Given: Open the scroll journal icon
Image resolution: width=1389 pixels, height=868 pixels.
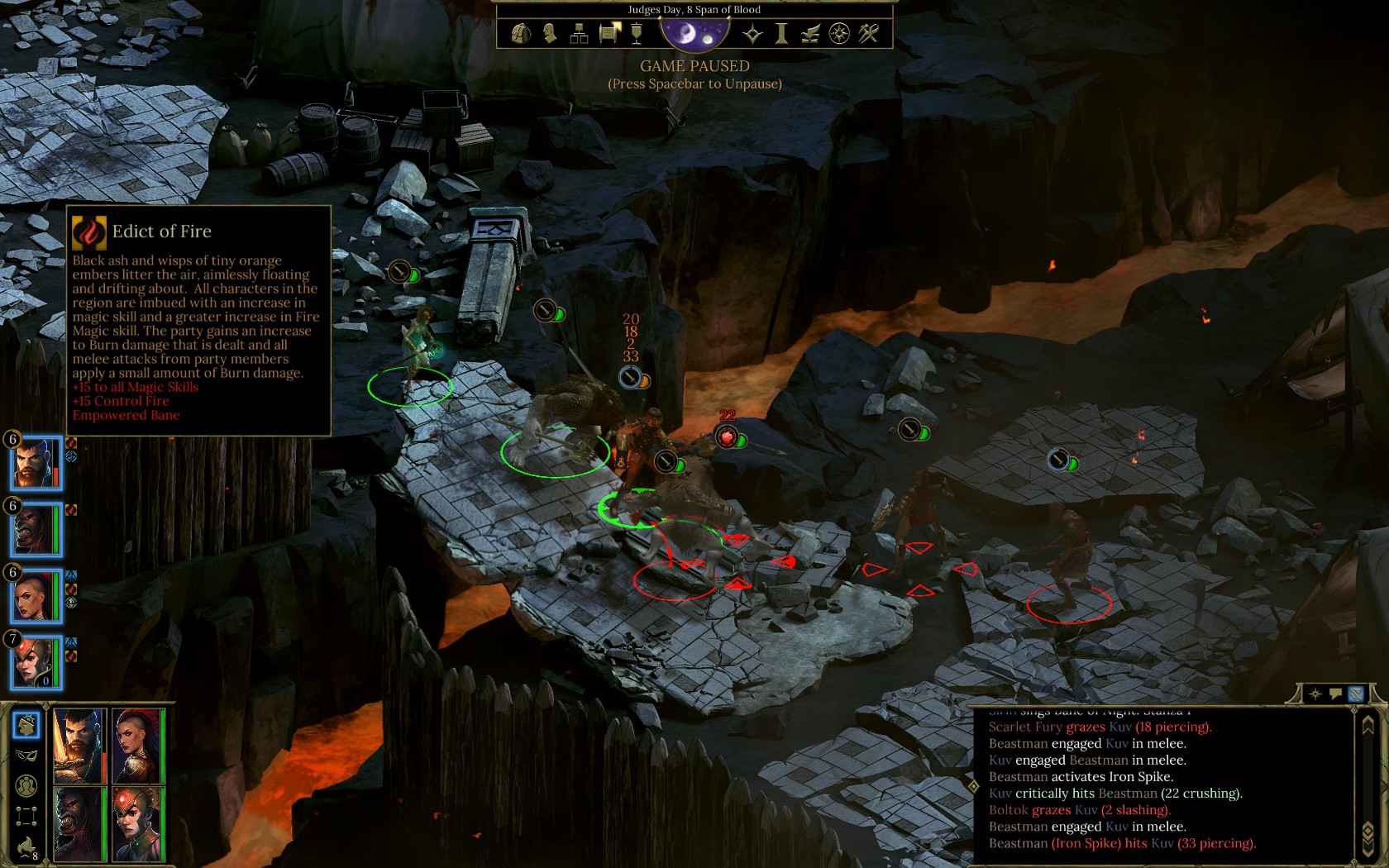Looking at the screenshot, I should click(609, 34).
